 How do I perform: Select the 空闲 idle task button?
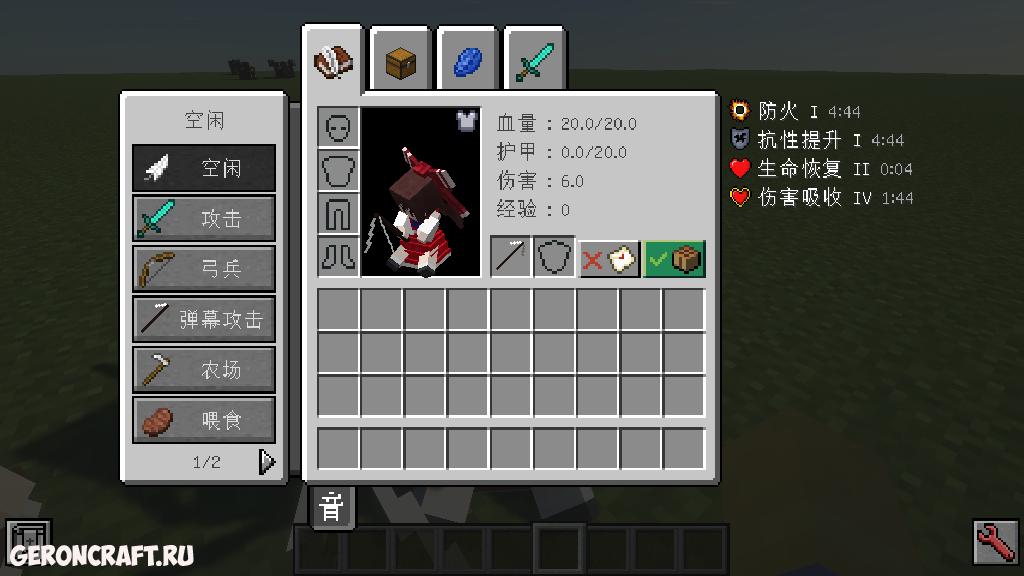click(x=204, y=168)
